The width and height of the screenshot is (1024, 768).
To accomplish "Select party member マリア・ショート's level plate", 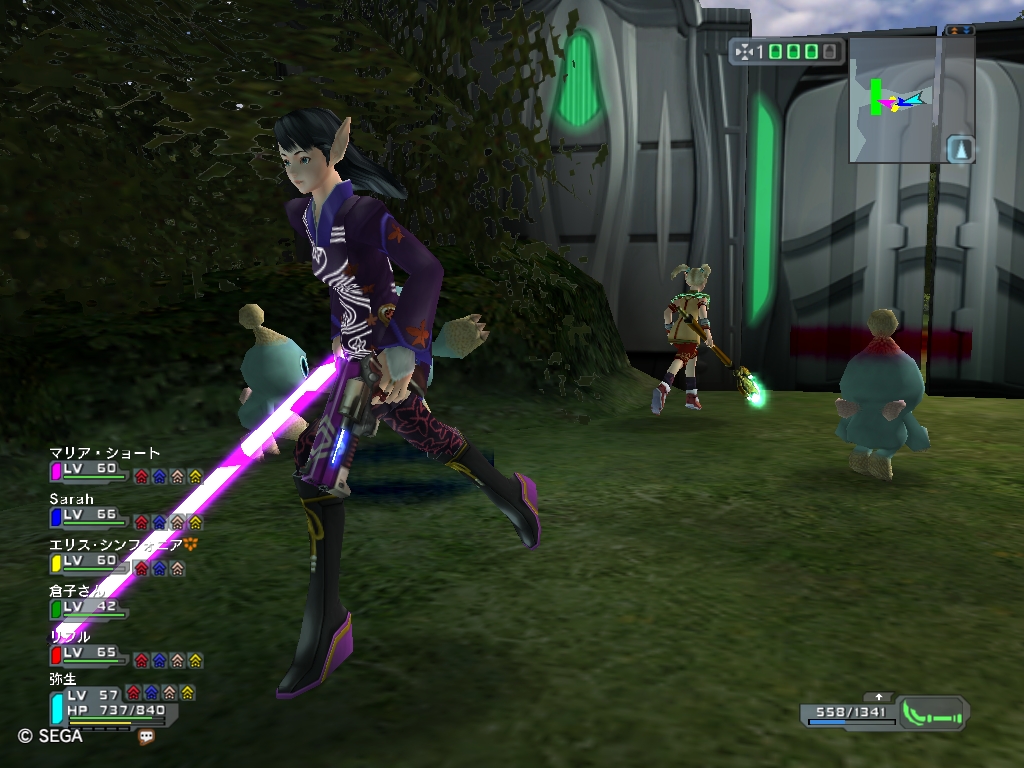I will click(x=90, y=471).
